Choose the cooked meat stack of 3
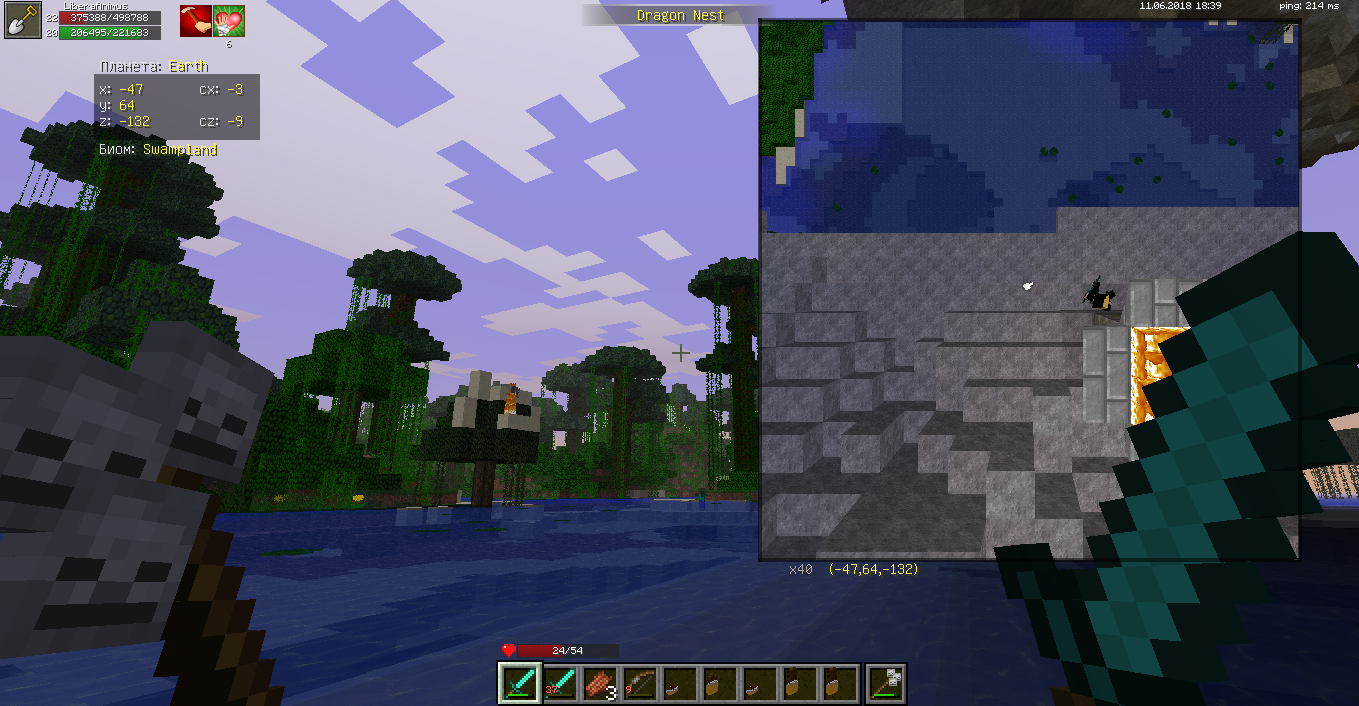1359x706 pixels. click(x=600, y=683)
